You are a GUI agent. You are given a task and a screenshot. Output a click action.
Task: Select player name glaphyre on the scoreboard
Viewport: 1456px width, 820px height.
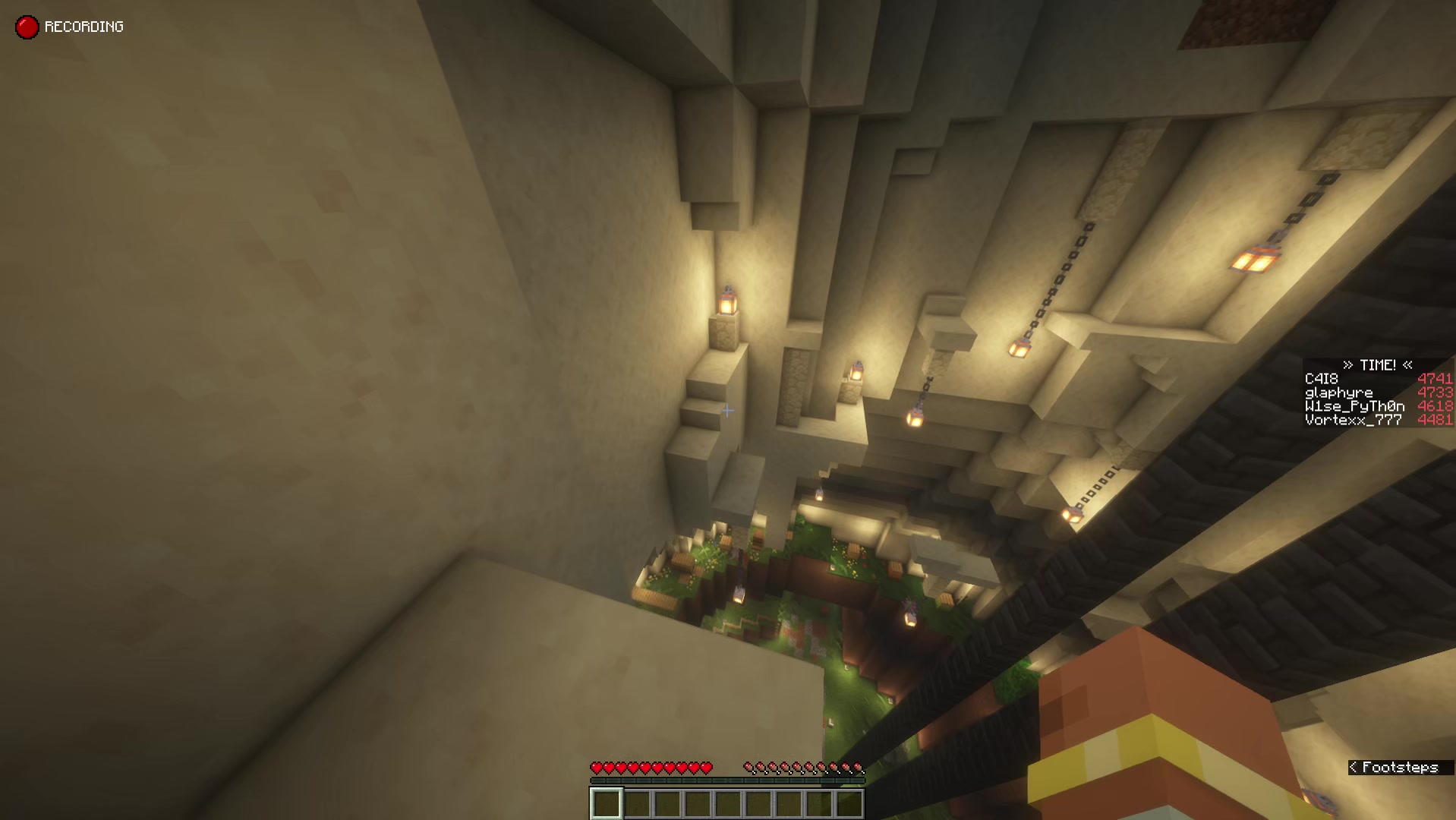click(1338, 392)
